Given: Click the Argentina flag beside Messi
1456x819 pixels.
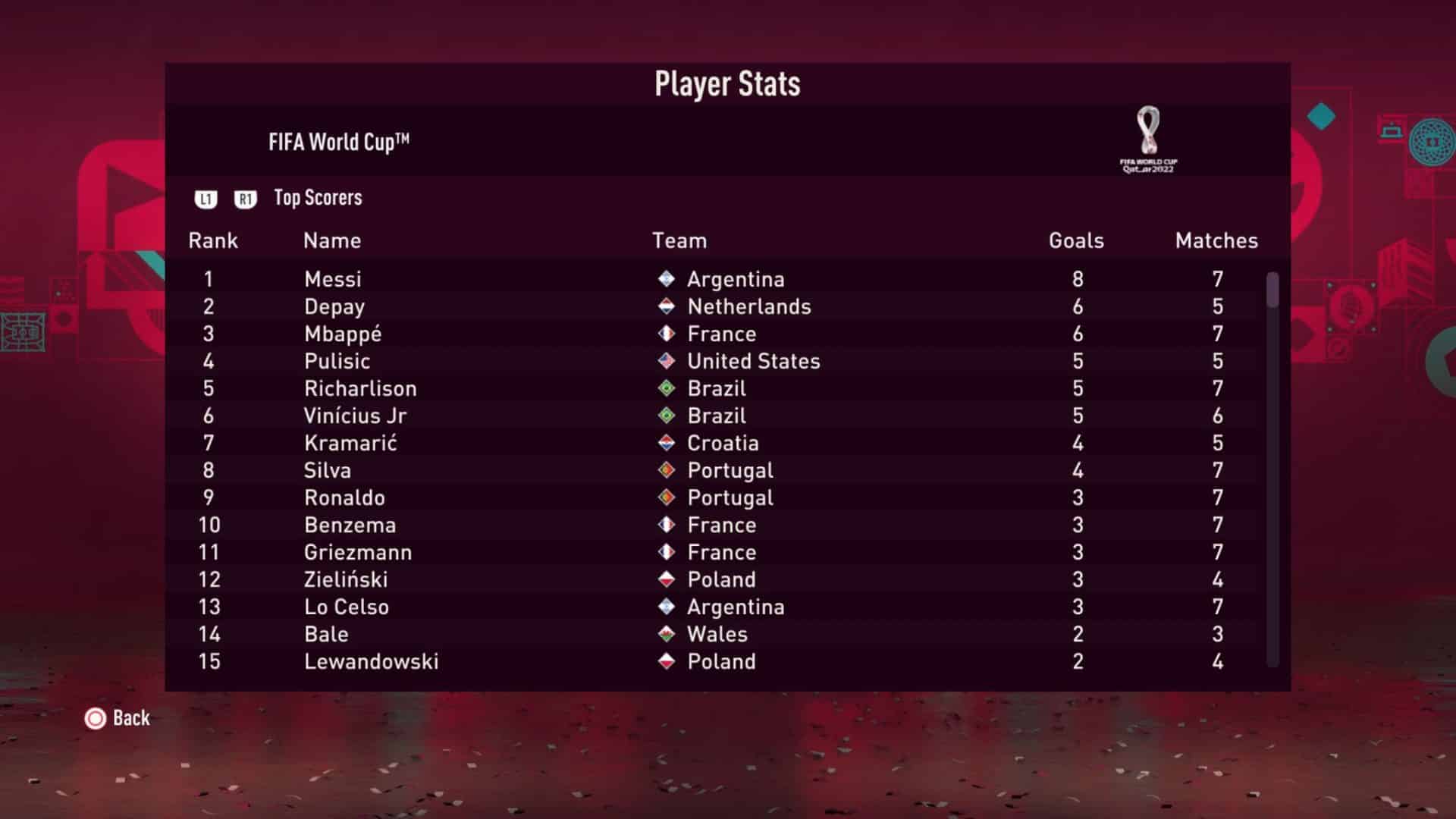Looking at the screenshot, I should [667, 279].
